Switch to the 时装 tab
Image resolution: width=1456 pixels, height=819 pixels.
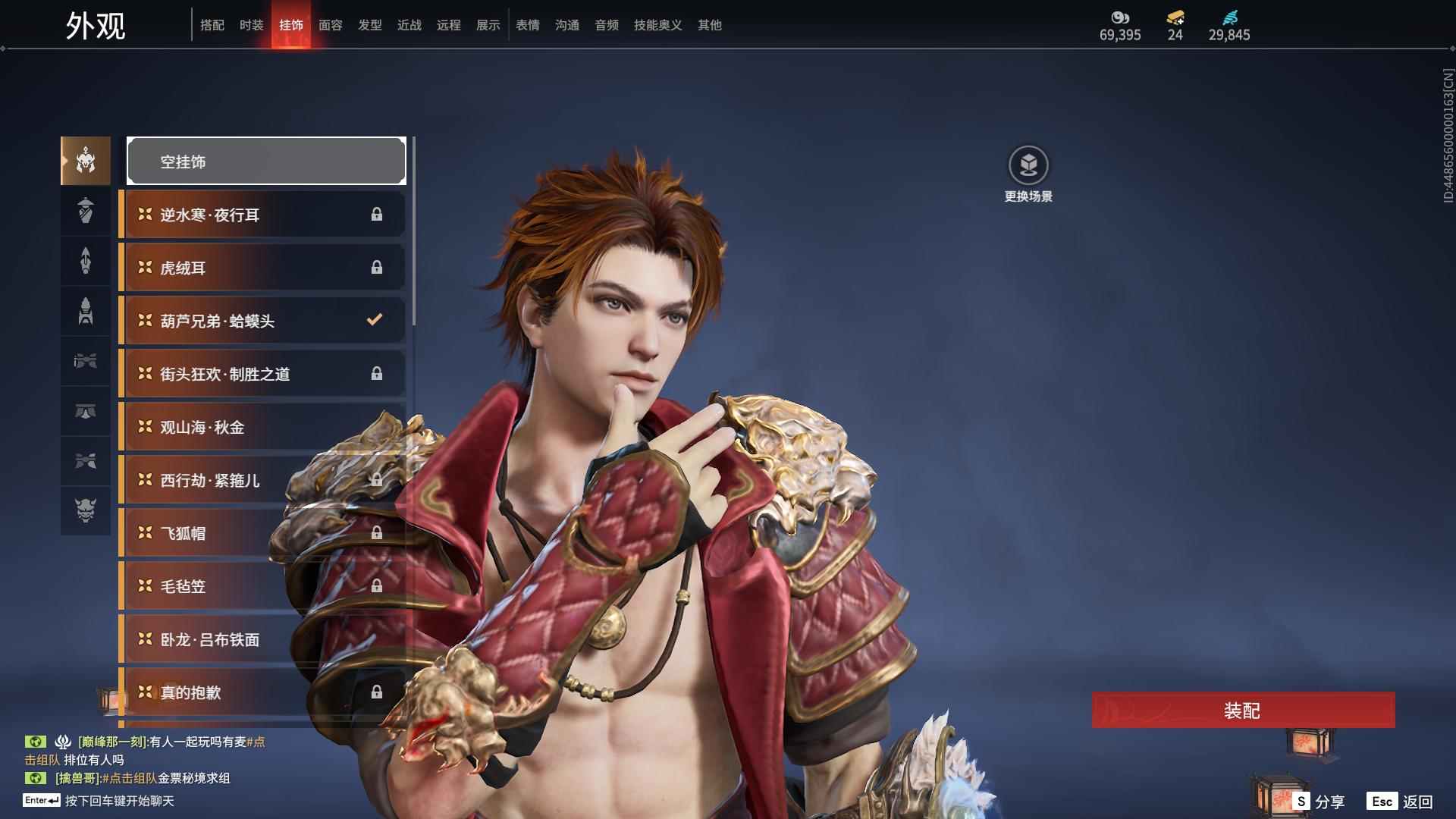251,25
